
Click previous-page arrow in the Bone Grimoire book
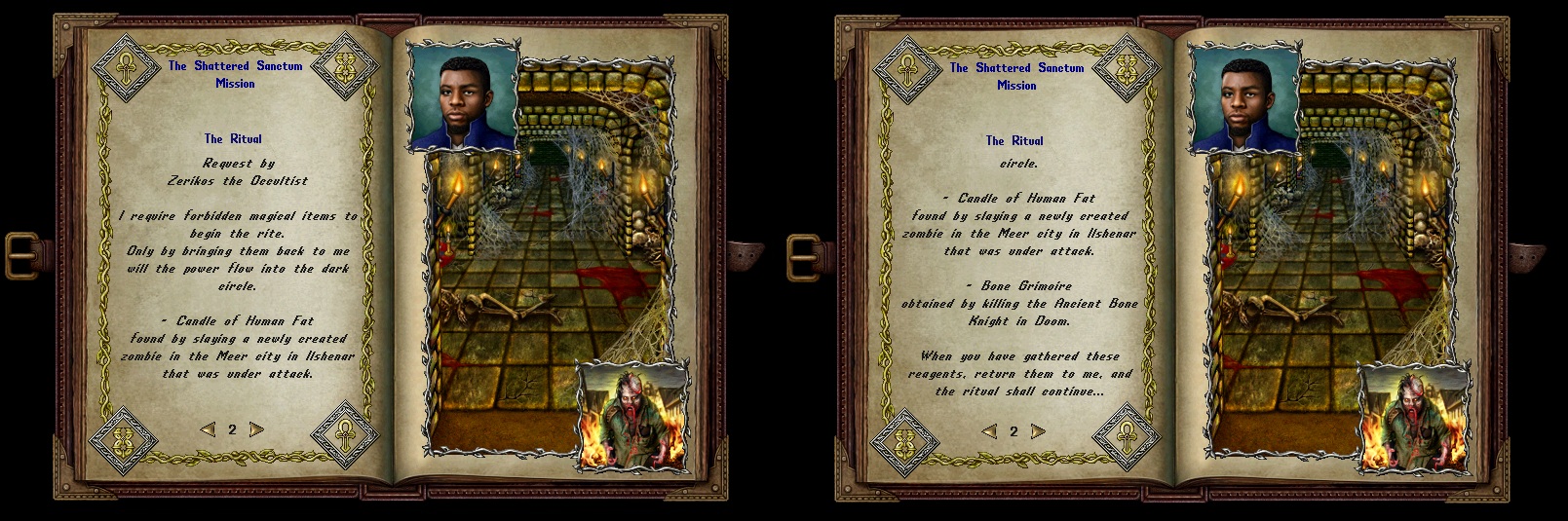click(x=989, y=431)
